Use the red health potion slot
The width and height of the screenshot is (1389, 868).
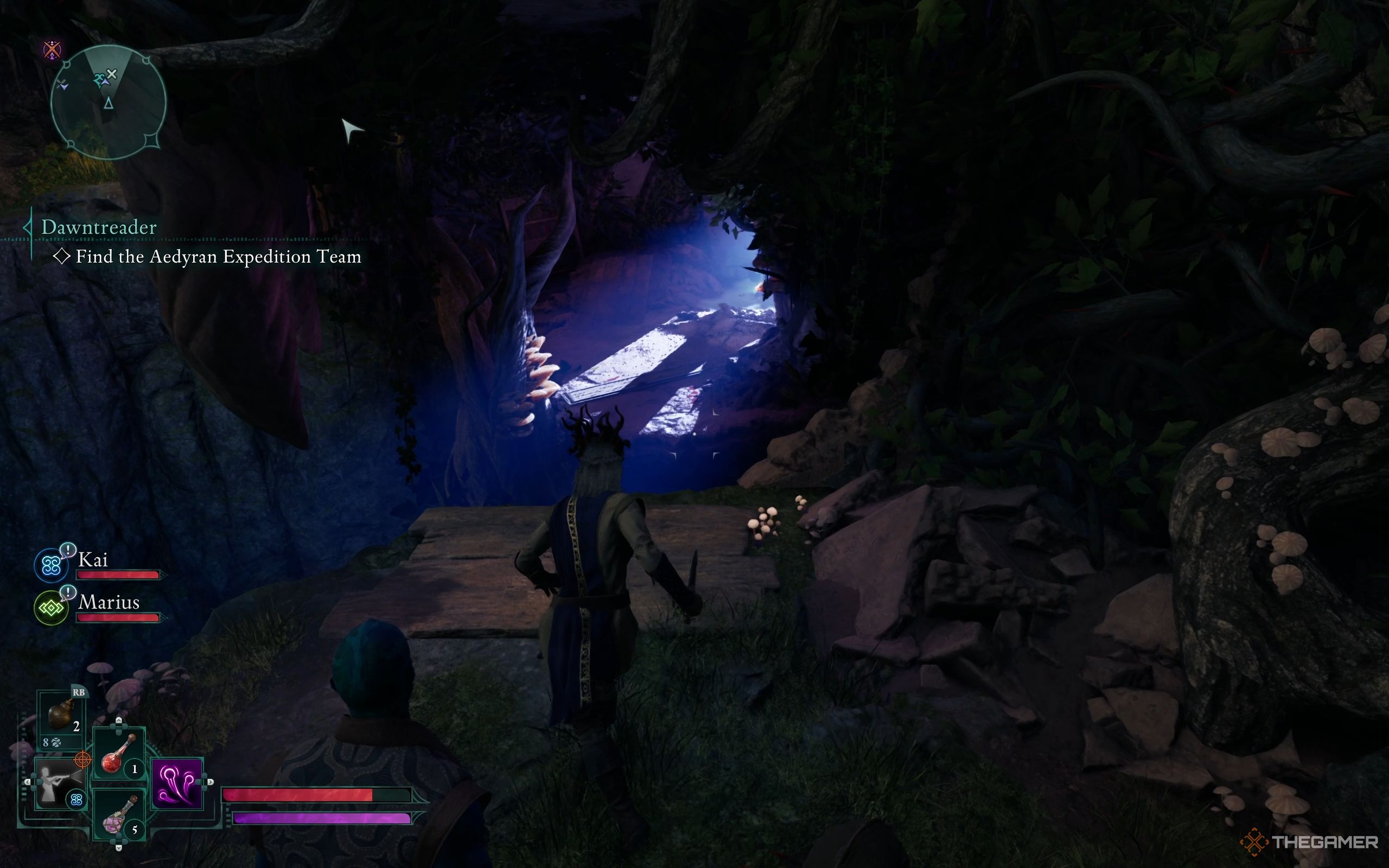119,753
